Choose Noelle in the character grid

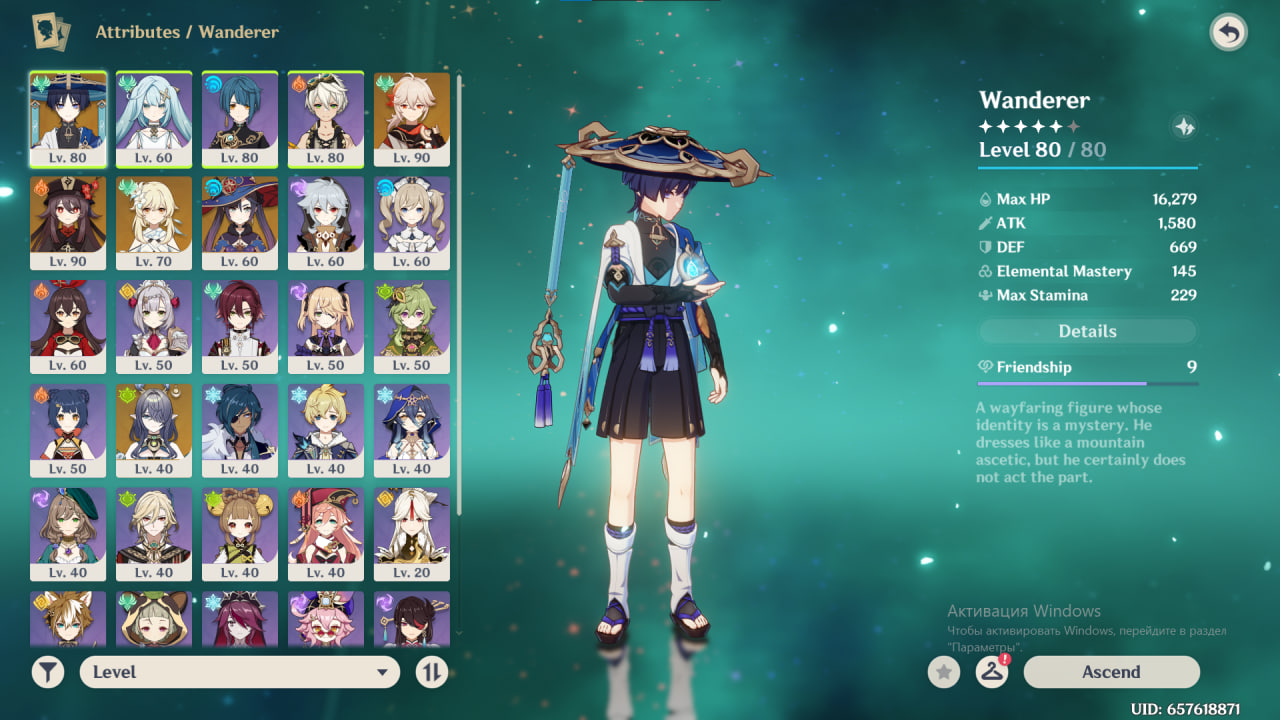pos(154,326)
